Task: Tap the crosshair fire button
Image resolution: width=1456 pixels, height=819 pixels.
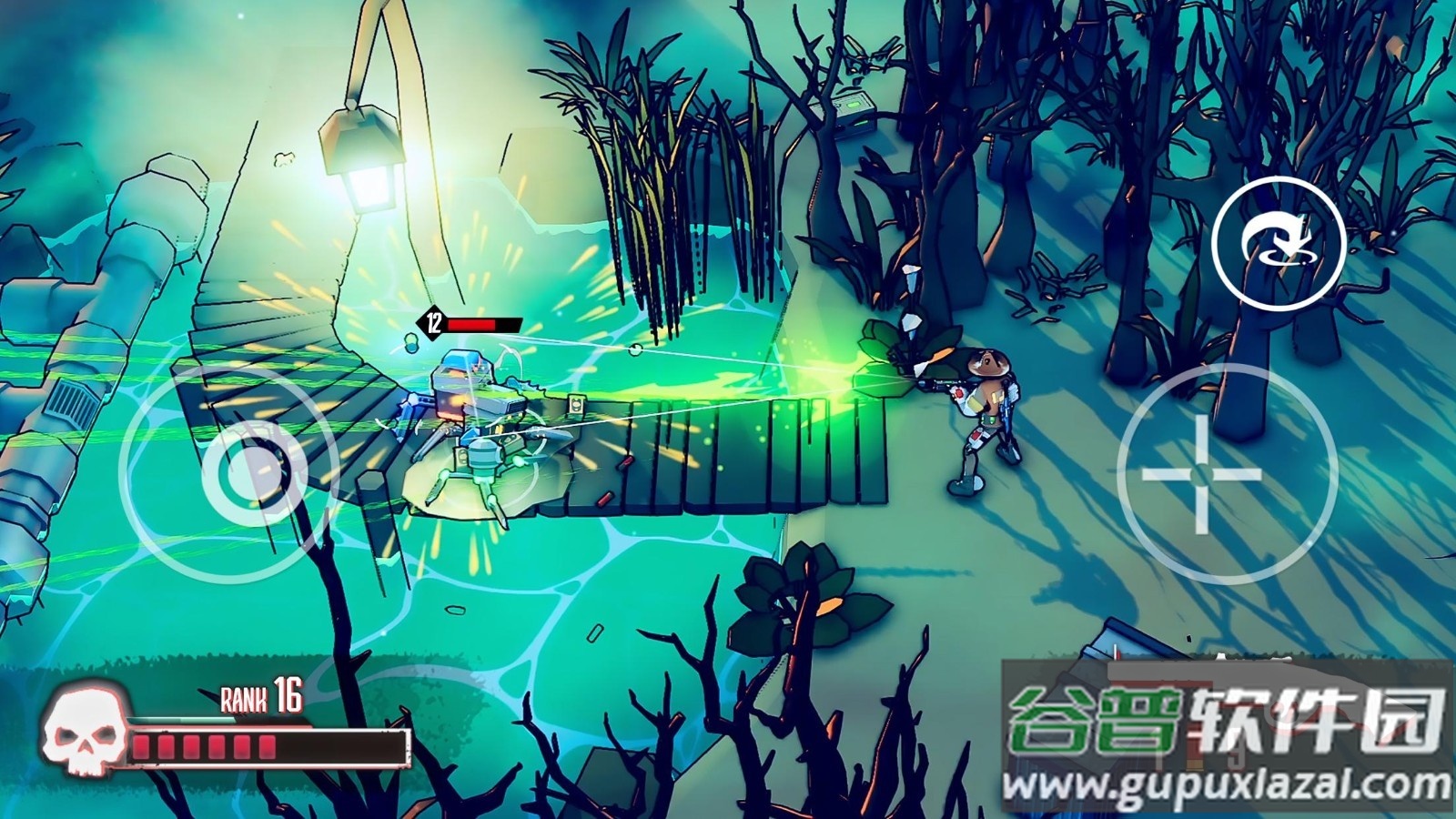Action: [x=1201, y=473]
